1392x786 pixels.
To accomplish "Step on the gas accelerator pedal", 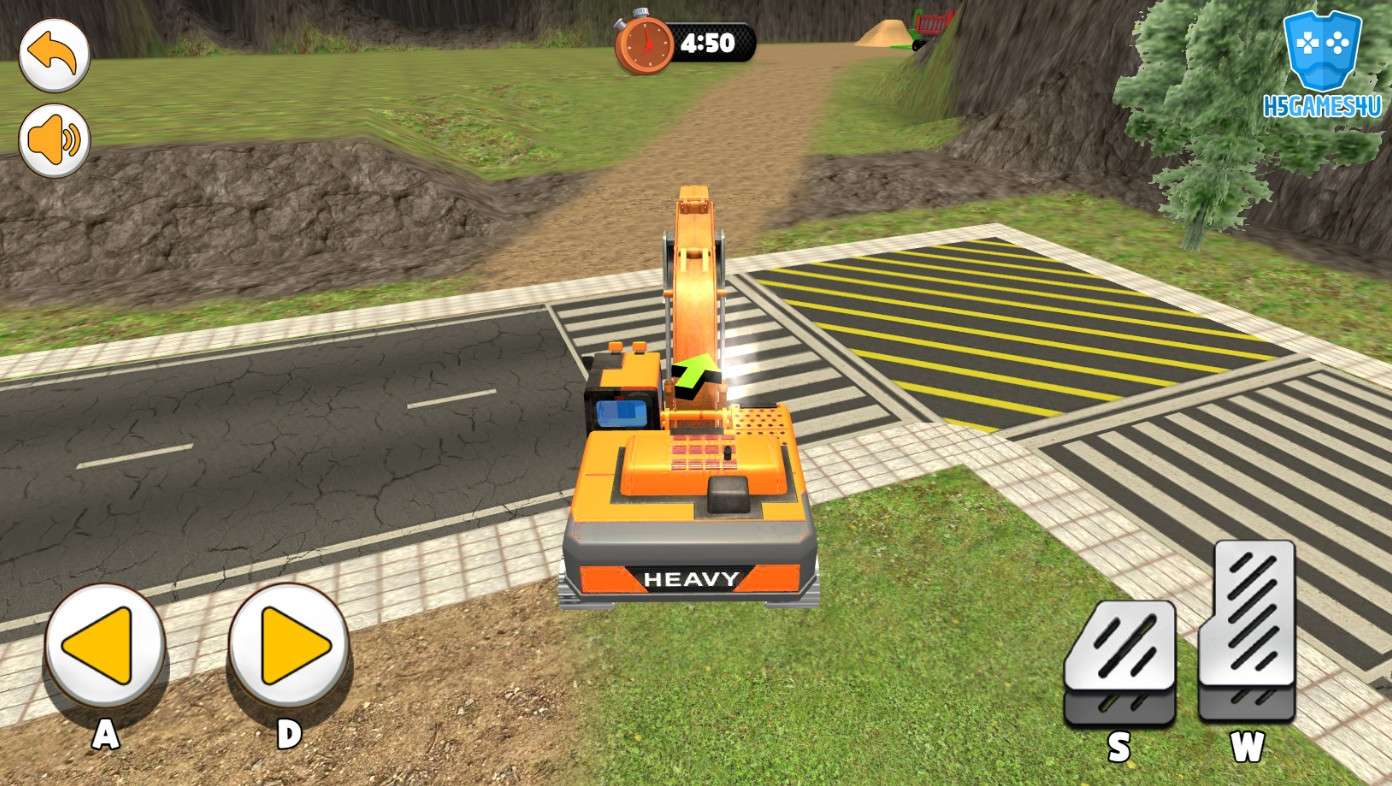I will tap(1246, 630).
